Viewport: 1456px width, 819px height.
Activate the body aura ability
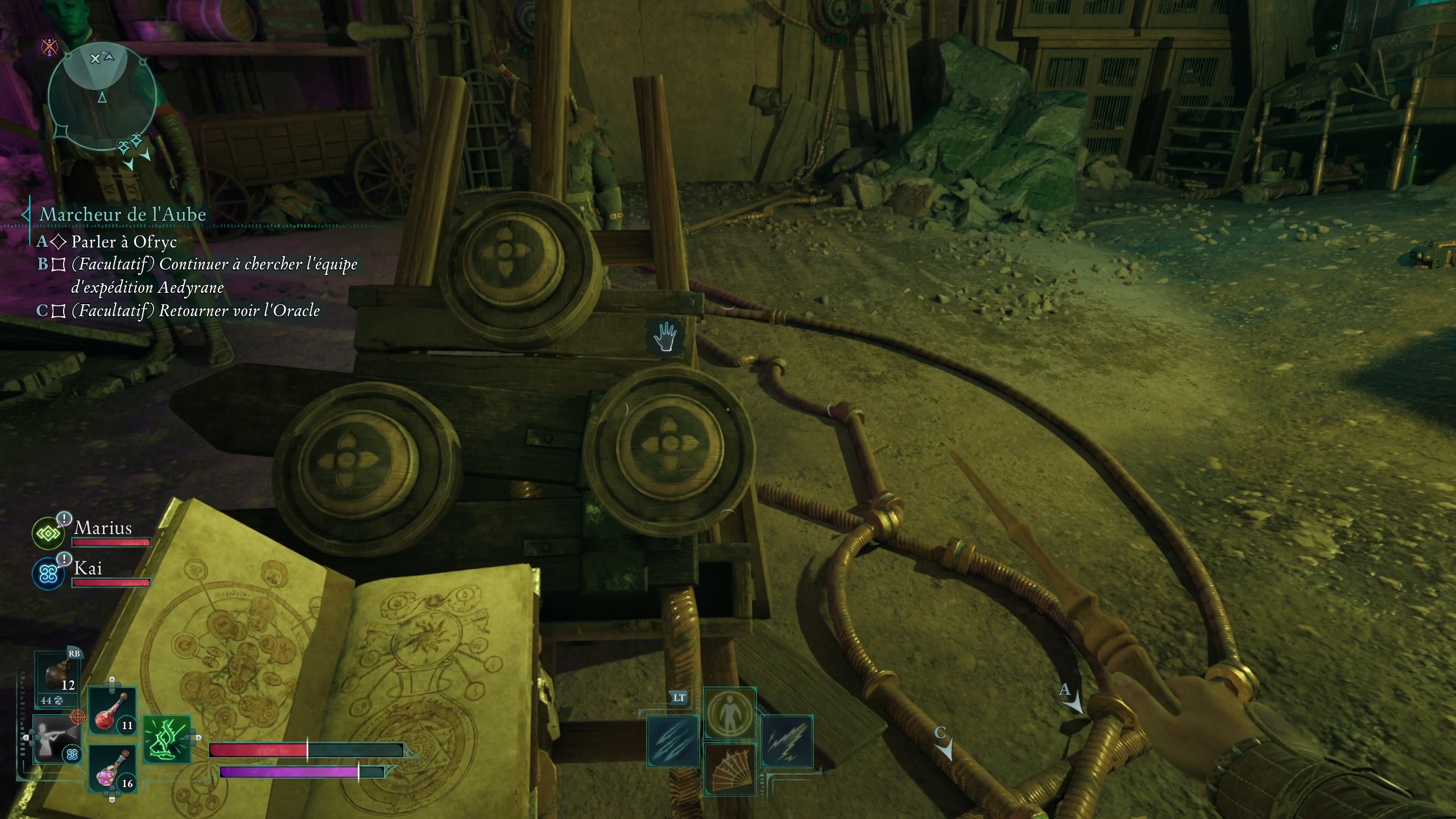pos(730,713)
